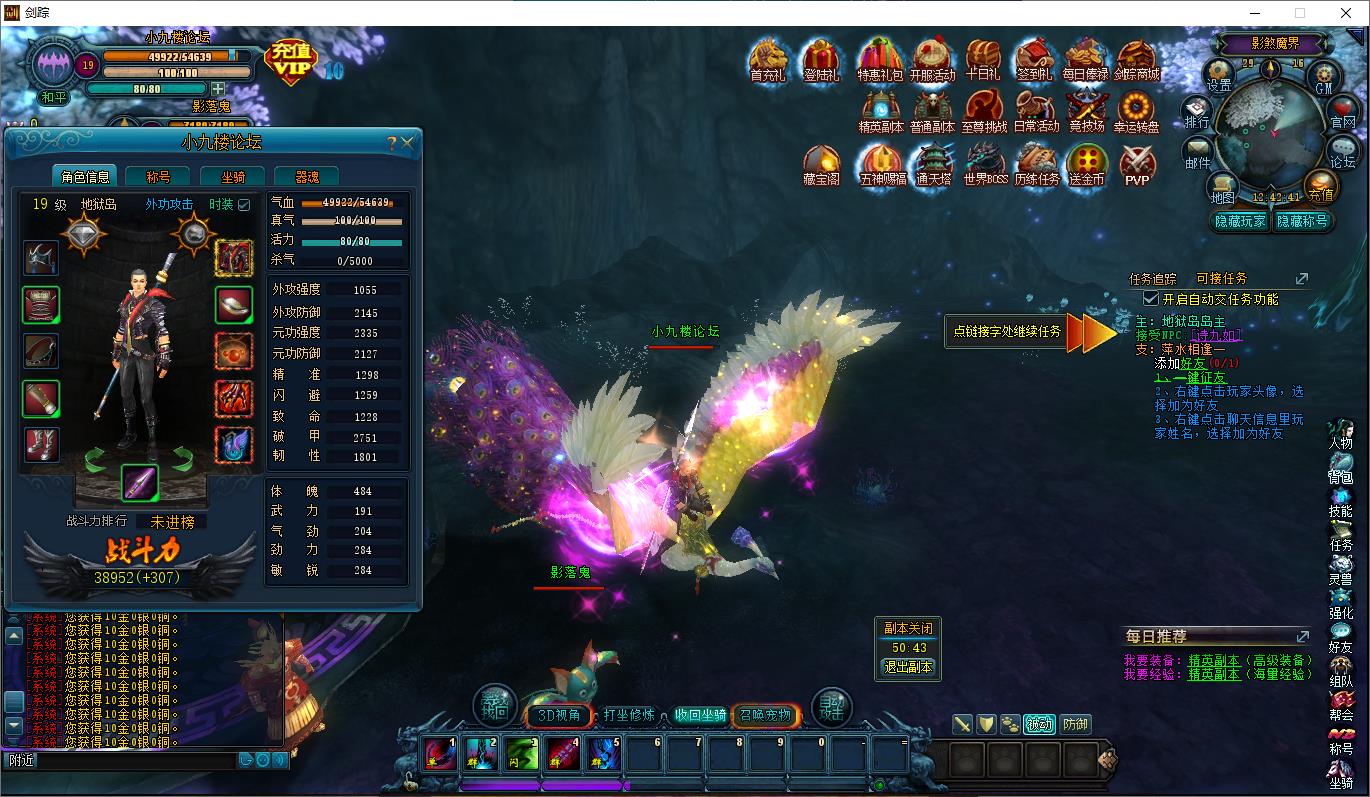Image resolution: width=1370 pixels, height=797 pixels.
Task: Claim the 签到礼 sign-in gift
Action: tap(1034, 61)
